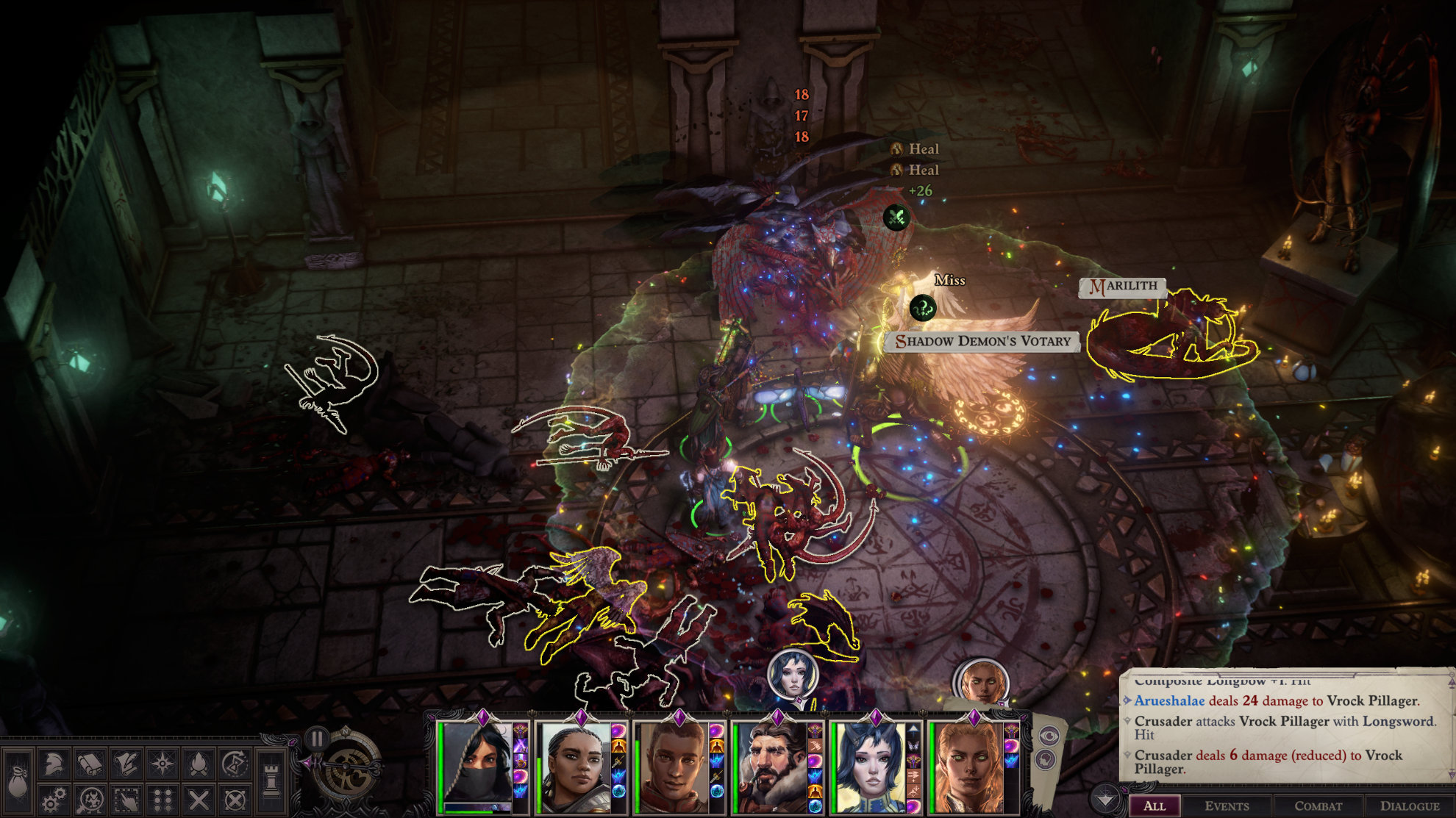Open the map compass star icon

(162, 764)
